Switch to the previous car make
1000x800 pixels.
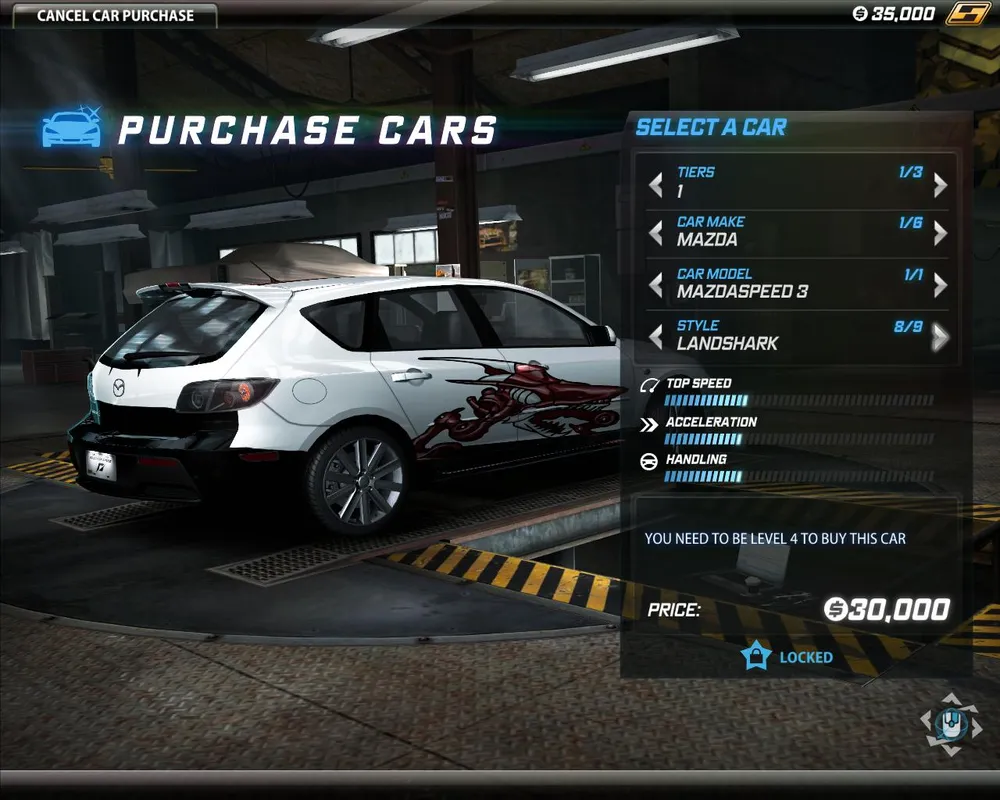tap(656, 234)
